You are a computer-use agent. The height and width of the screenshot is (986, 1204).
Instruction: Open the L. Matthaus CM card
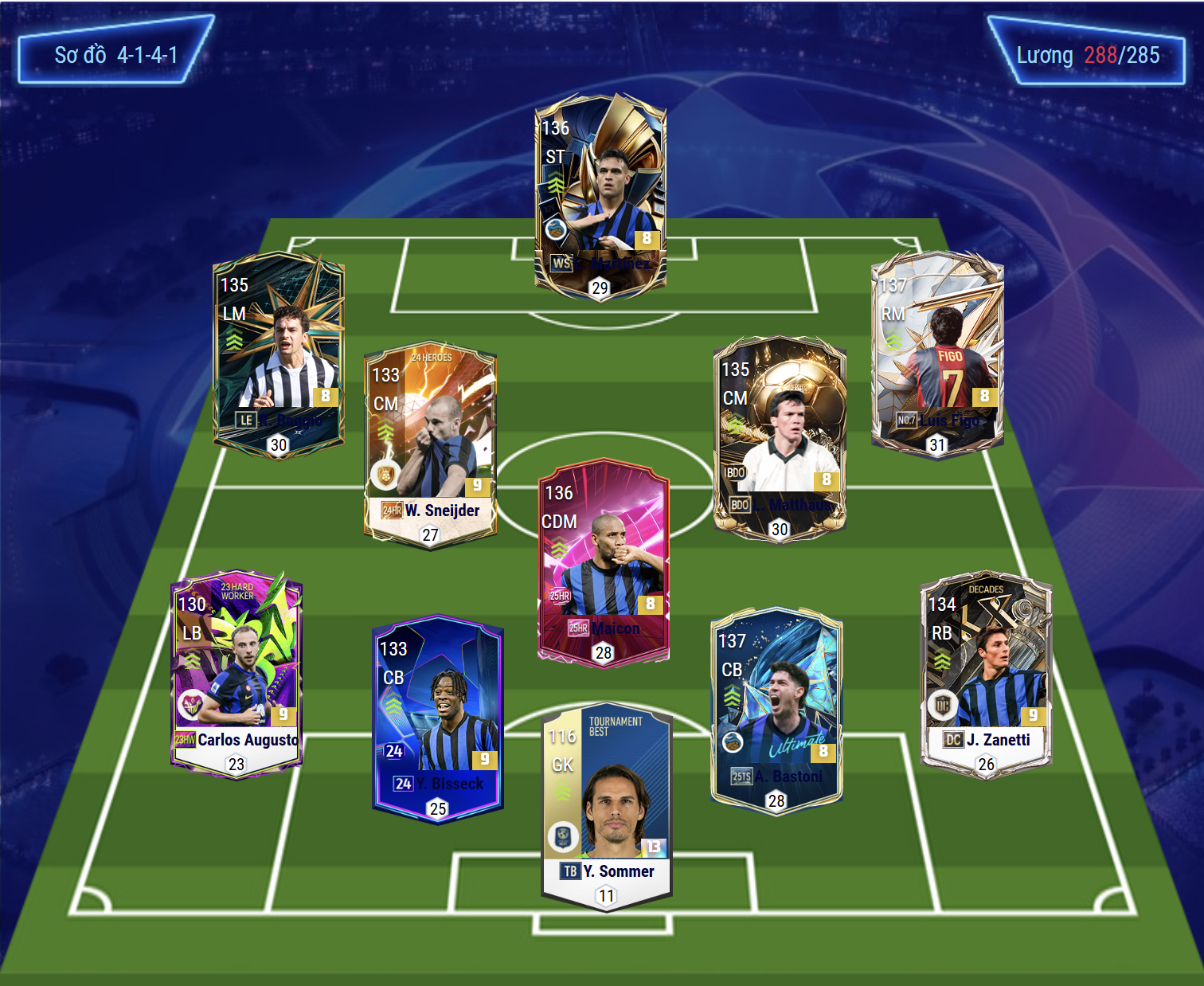780,438
